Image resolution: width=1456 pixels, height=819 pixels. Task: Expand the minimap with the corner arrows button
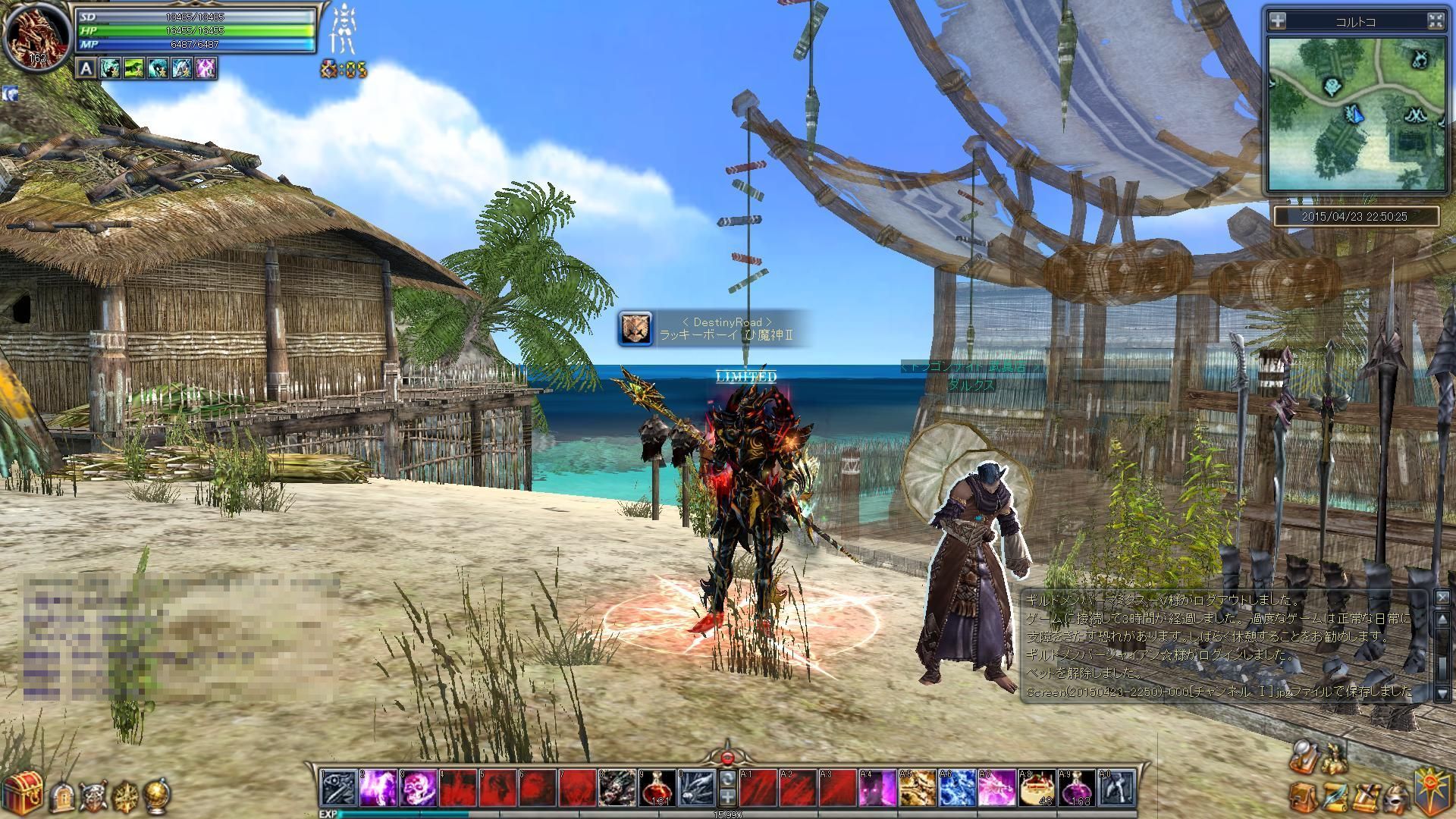click(1435, 21)
